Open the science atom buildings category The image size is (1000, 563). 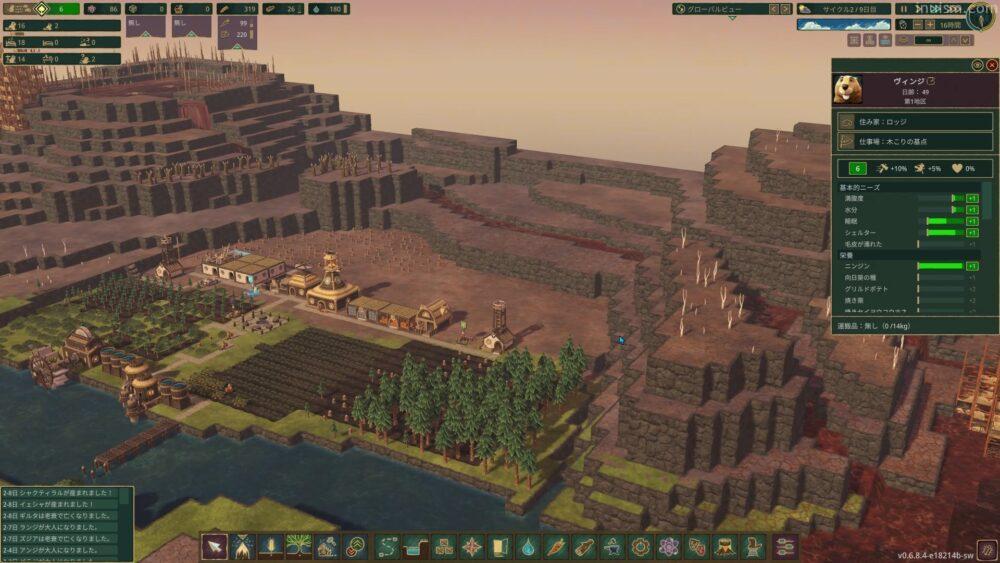(x=669, y=546)
